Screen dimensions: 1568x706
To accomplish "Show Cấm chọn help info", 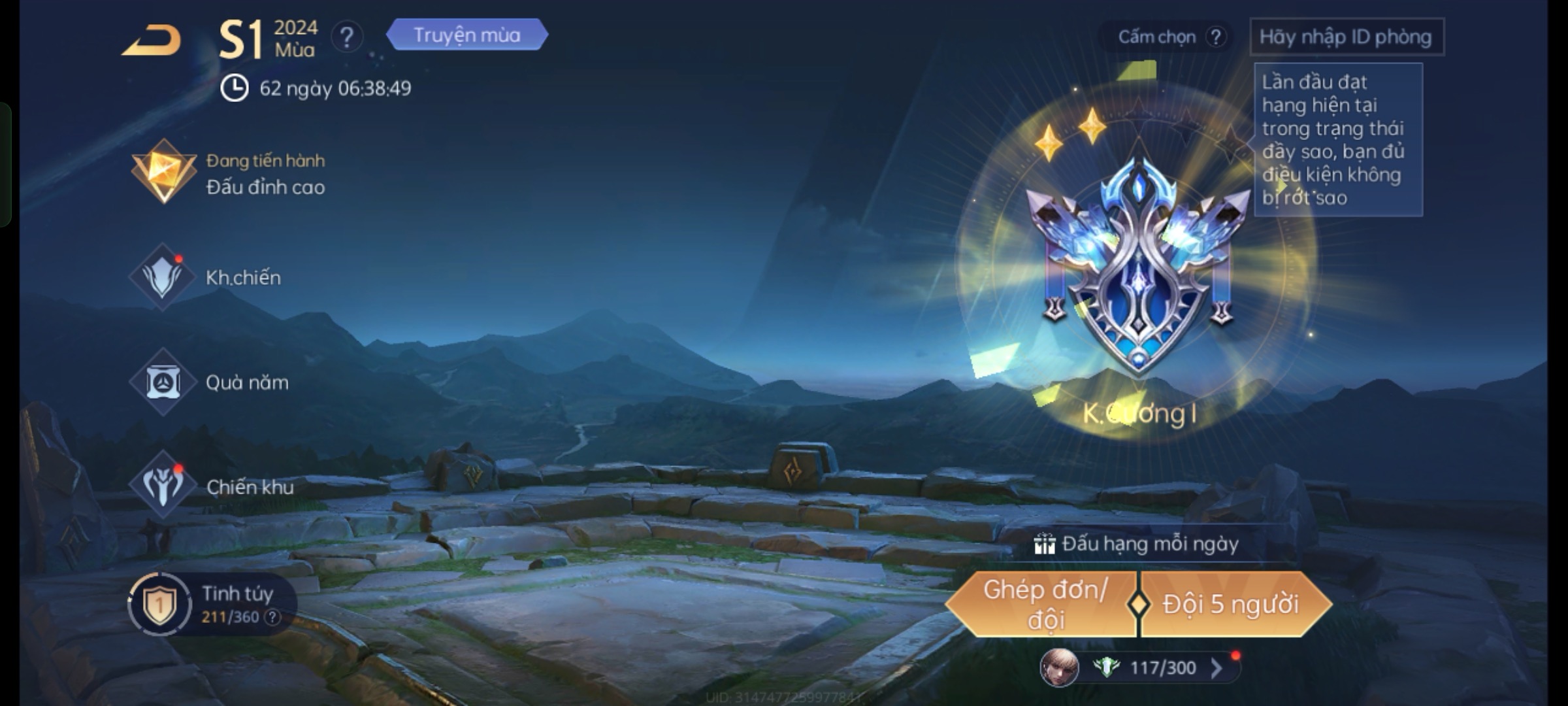I will pos(1216,37).
